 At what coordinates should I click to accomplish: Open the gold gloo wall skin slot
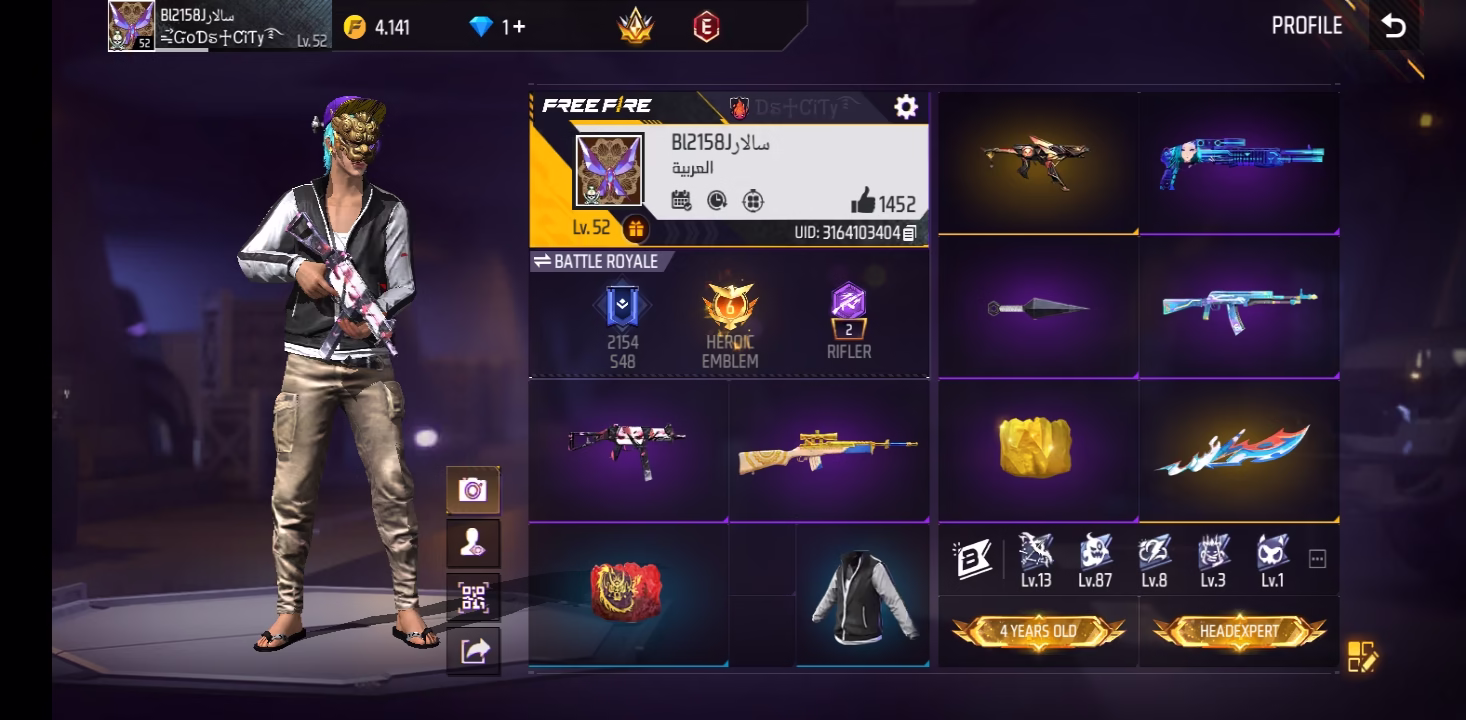[x=1036, y=447]
